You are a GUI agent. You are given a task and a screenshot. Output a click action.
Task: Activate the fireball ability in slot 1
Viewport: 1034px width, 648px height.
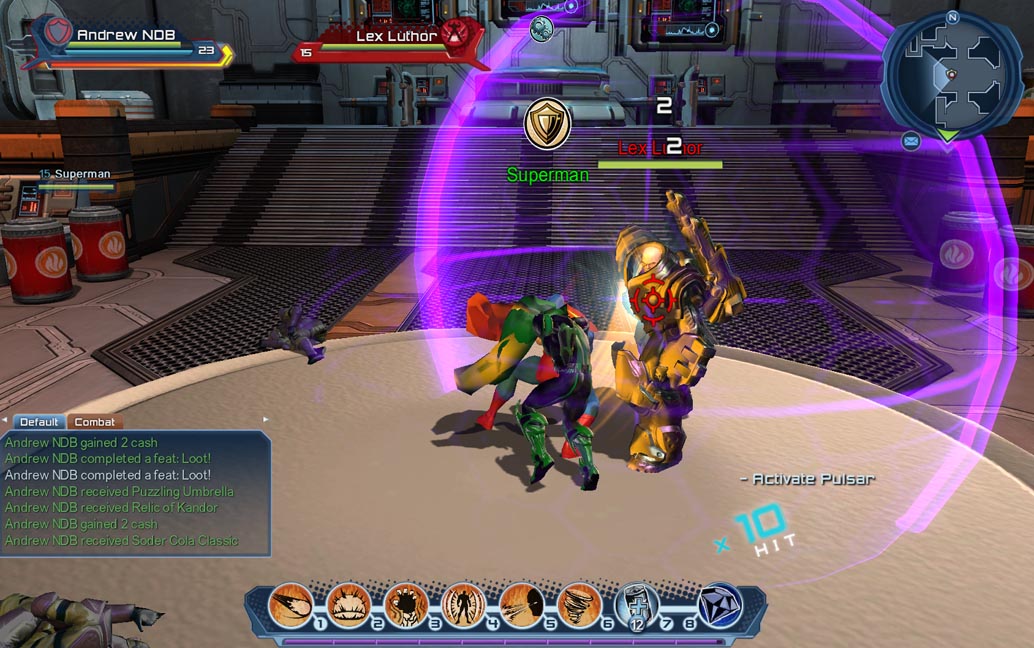(291, 606)
